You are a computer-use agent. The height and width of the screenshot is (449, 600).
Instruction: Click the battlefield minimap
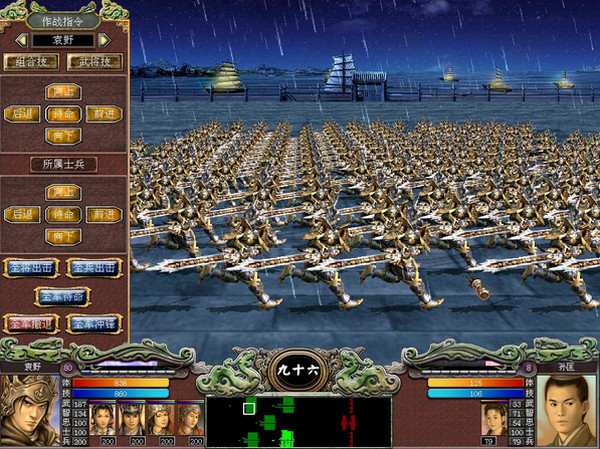pyautogui.click(x=298, y=421)
